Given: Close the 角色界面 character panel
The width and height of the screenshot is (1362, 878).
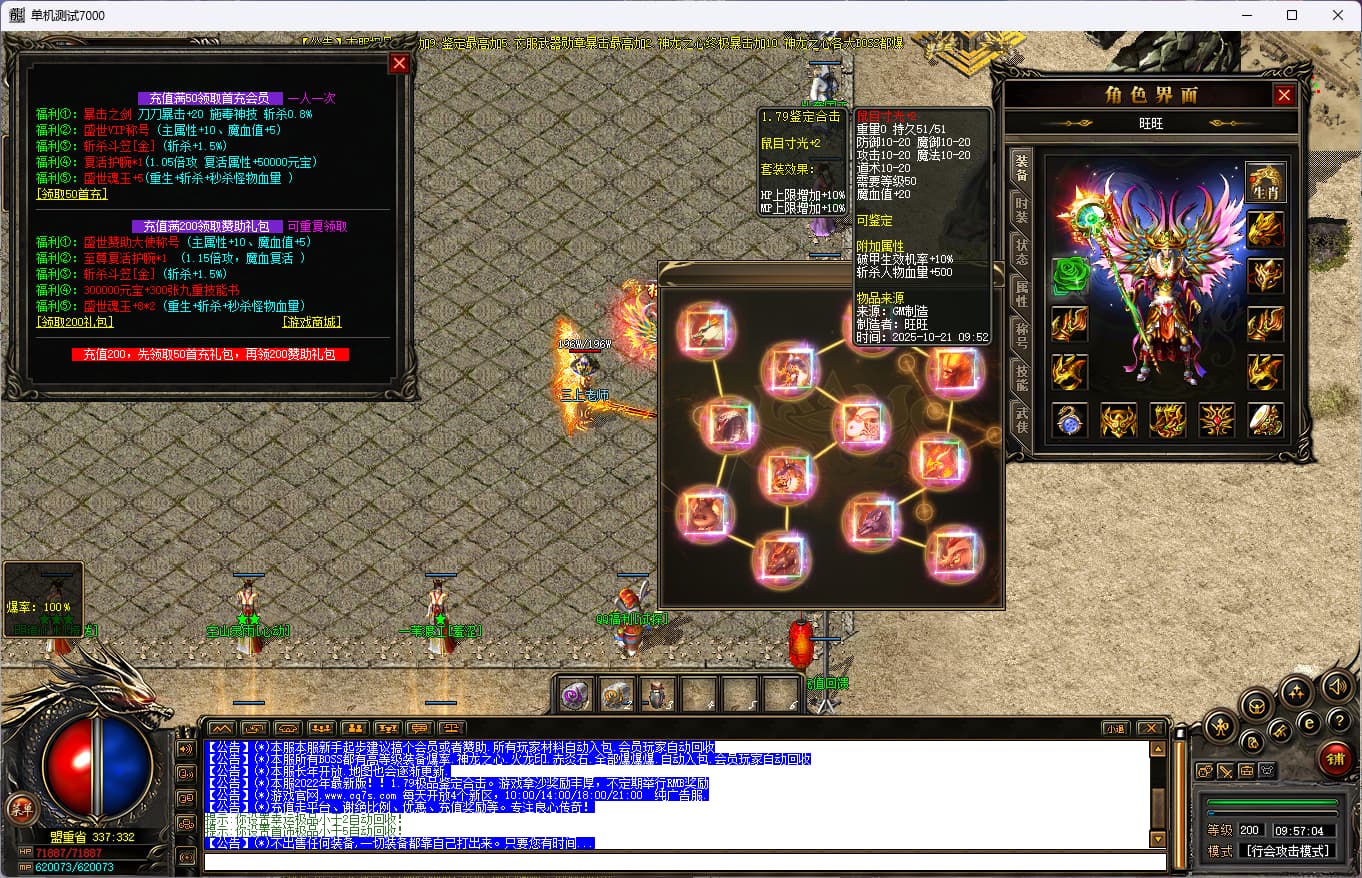Looking at the screenshot, I should pos(1284,95).
